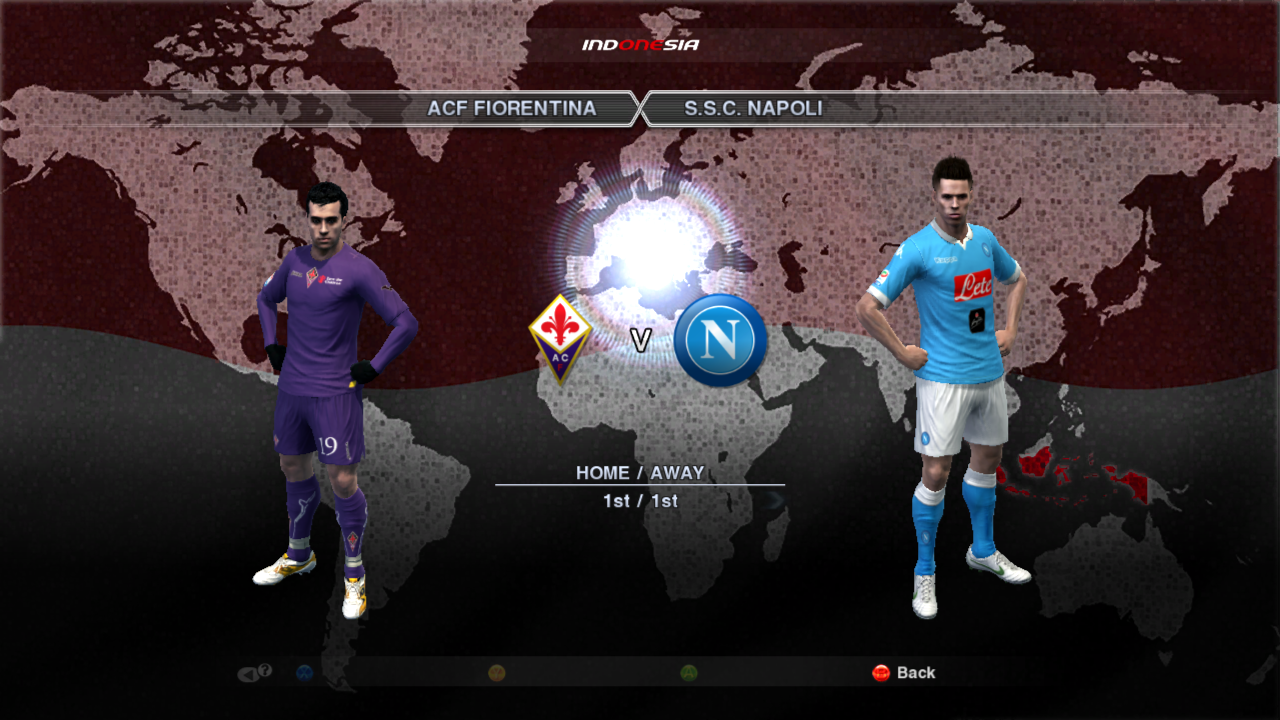The height and width of the screenshot is (720, 1280).
Task: Click the V versus icon between emblems
Action: (640, 339)
